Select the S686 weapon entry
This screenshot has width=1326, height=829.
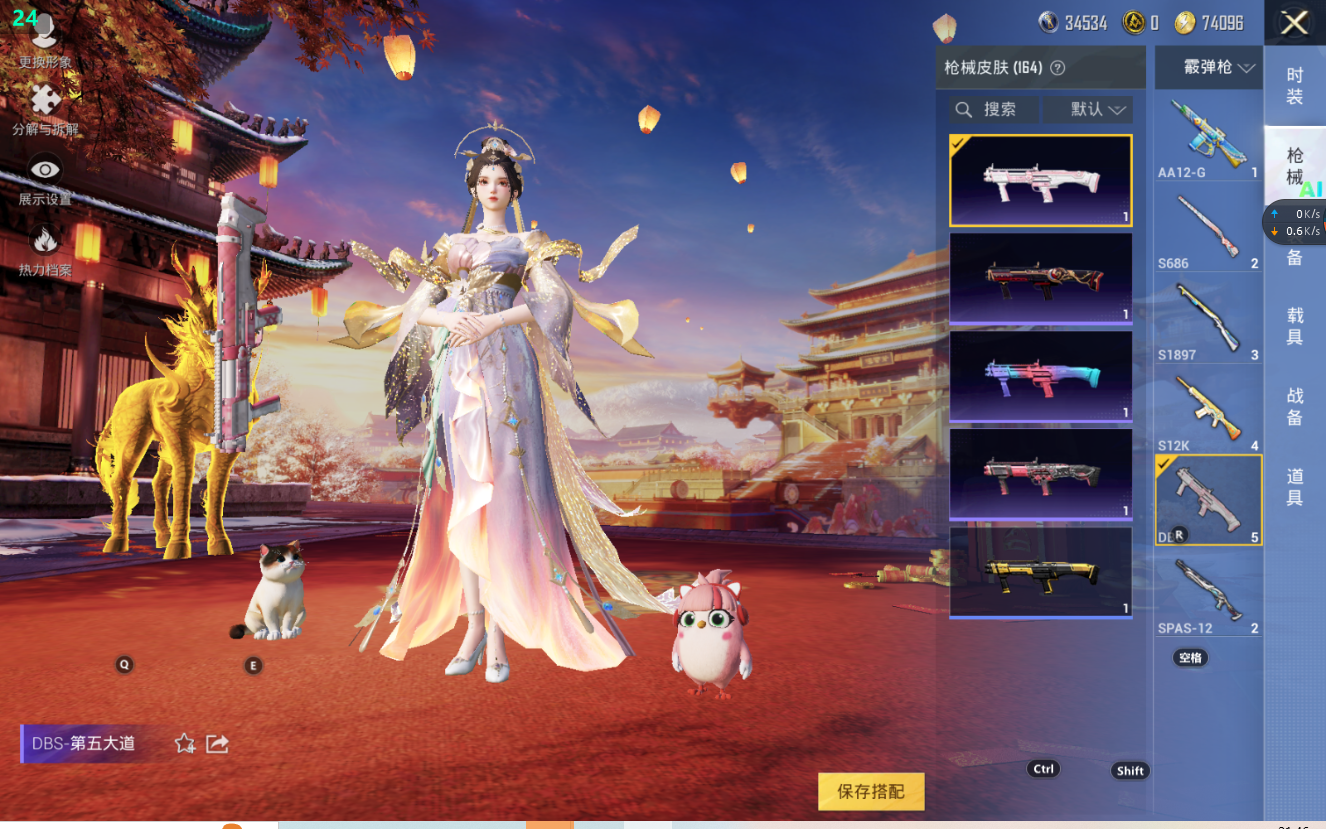(1208, 230)
